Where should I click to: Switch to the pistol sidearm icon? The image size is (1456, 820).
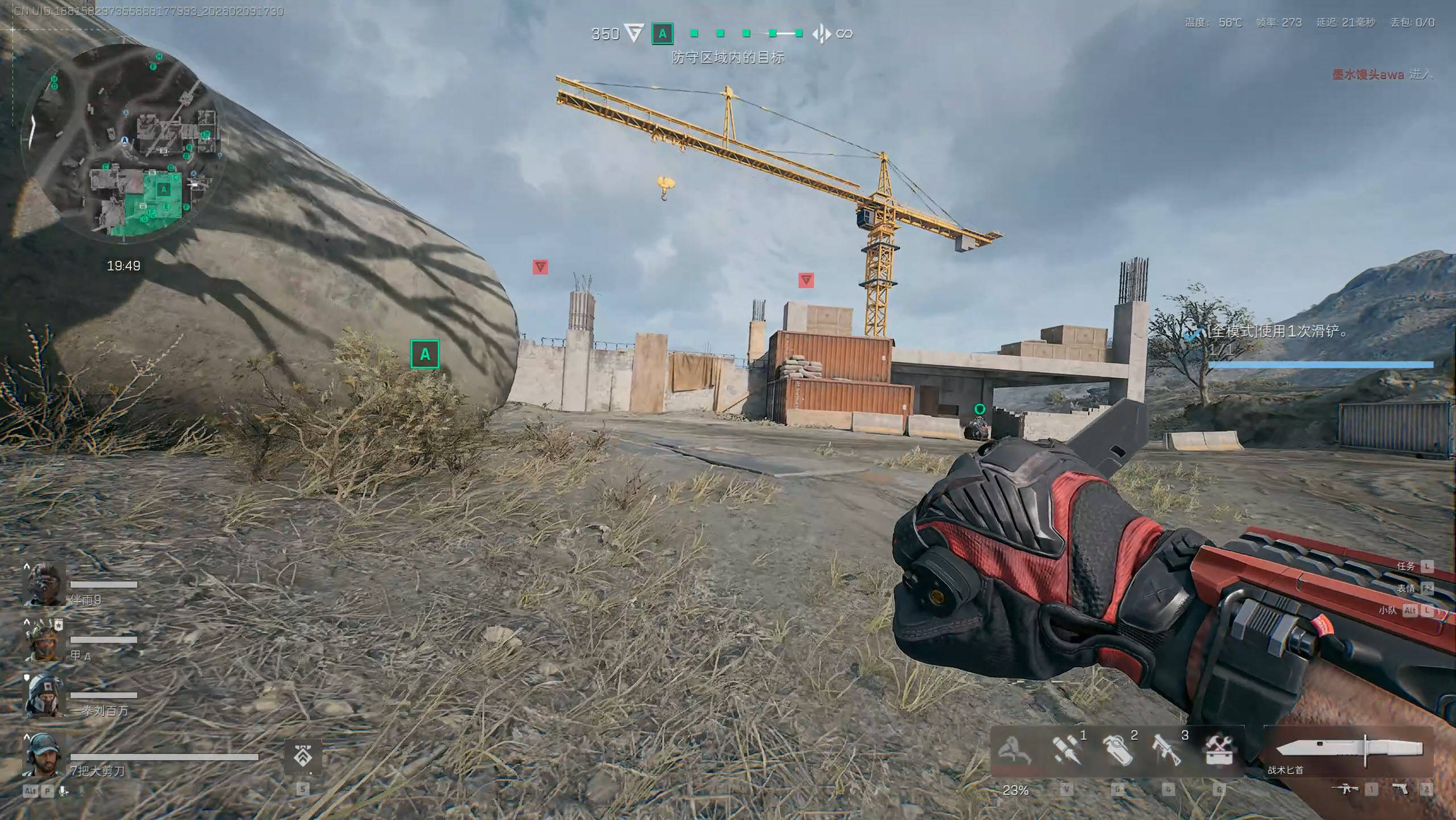(x=1400, y=789)
